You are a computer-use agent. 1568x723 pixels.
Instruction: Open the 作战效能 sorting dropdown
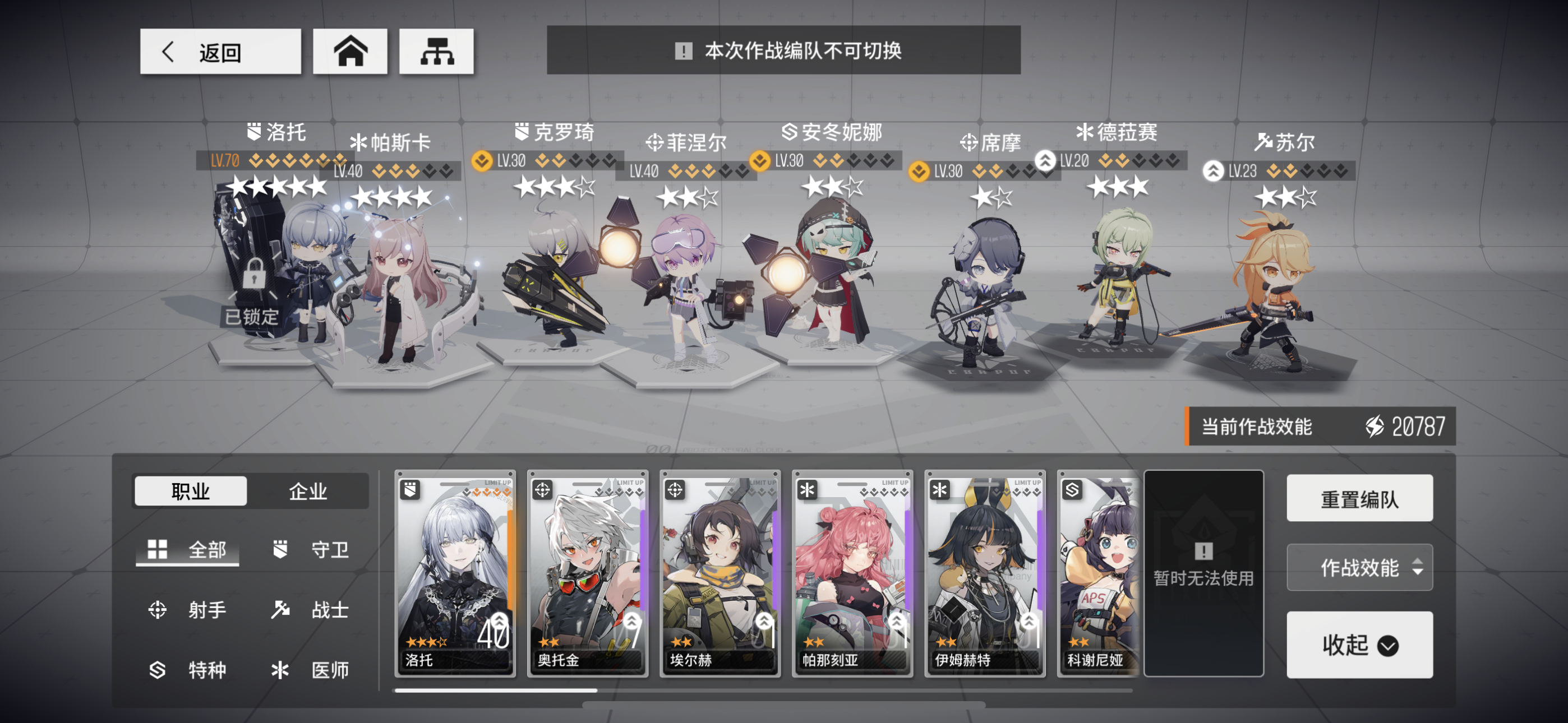click(1360, 567)
